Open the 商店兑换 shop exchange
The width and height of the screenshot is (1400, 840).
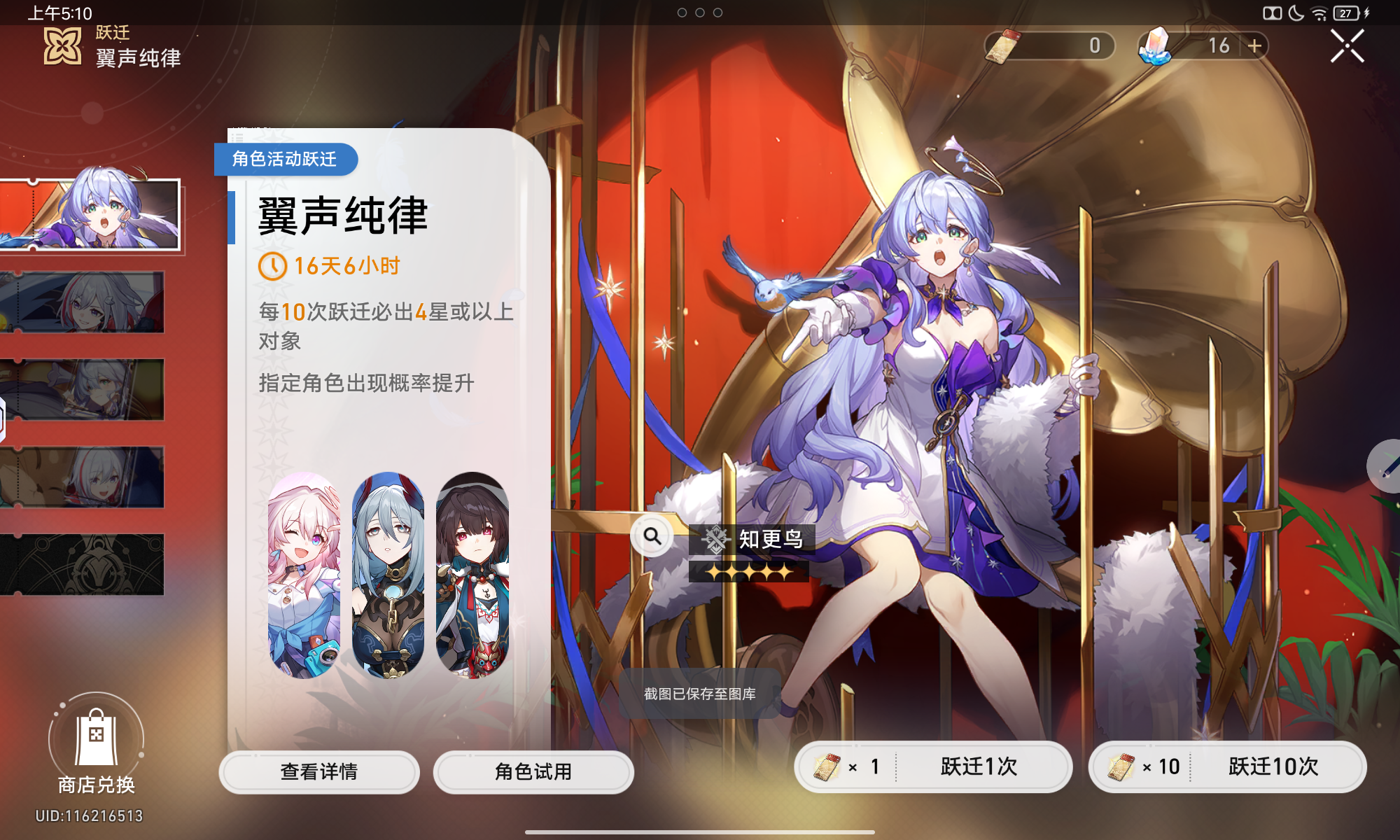coord(96,744)
